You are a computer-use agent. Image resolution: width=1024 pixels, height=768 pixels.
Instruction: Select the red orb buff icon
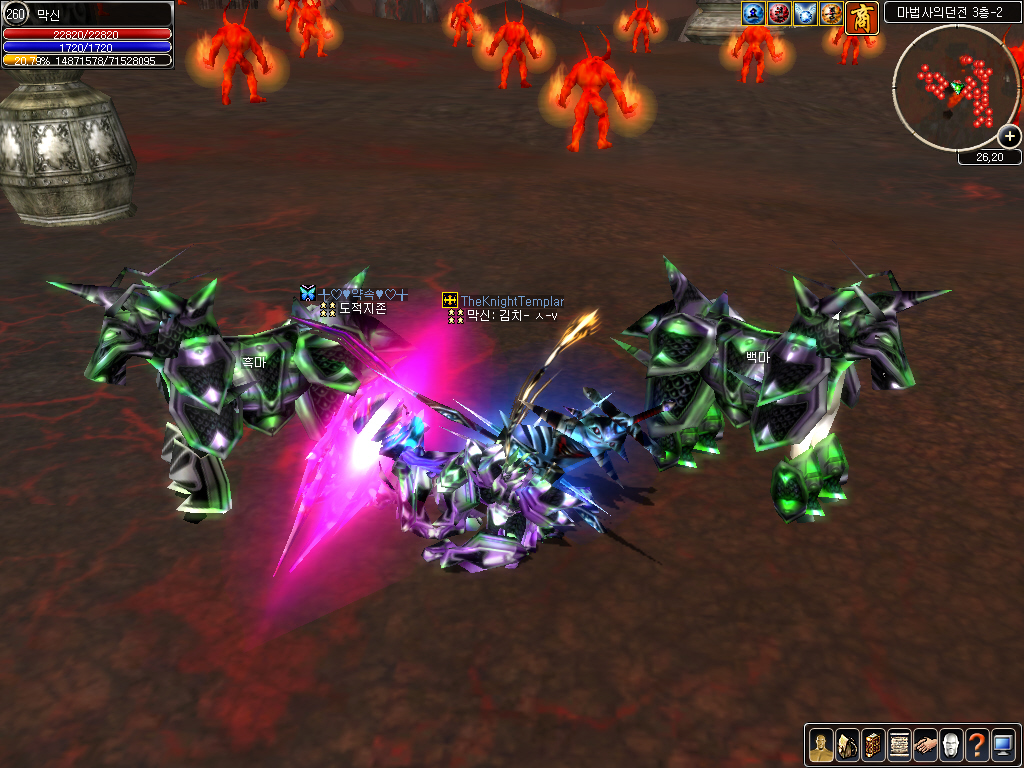pyautogui.click(x=779, y=14)
